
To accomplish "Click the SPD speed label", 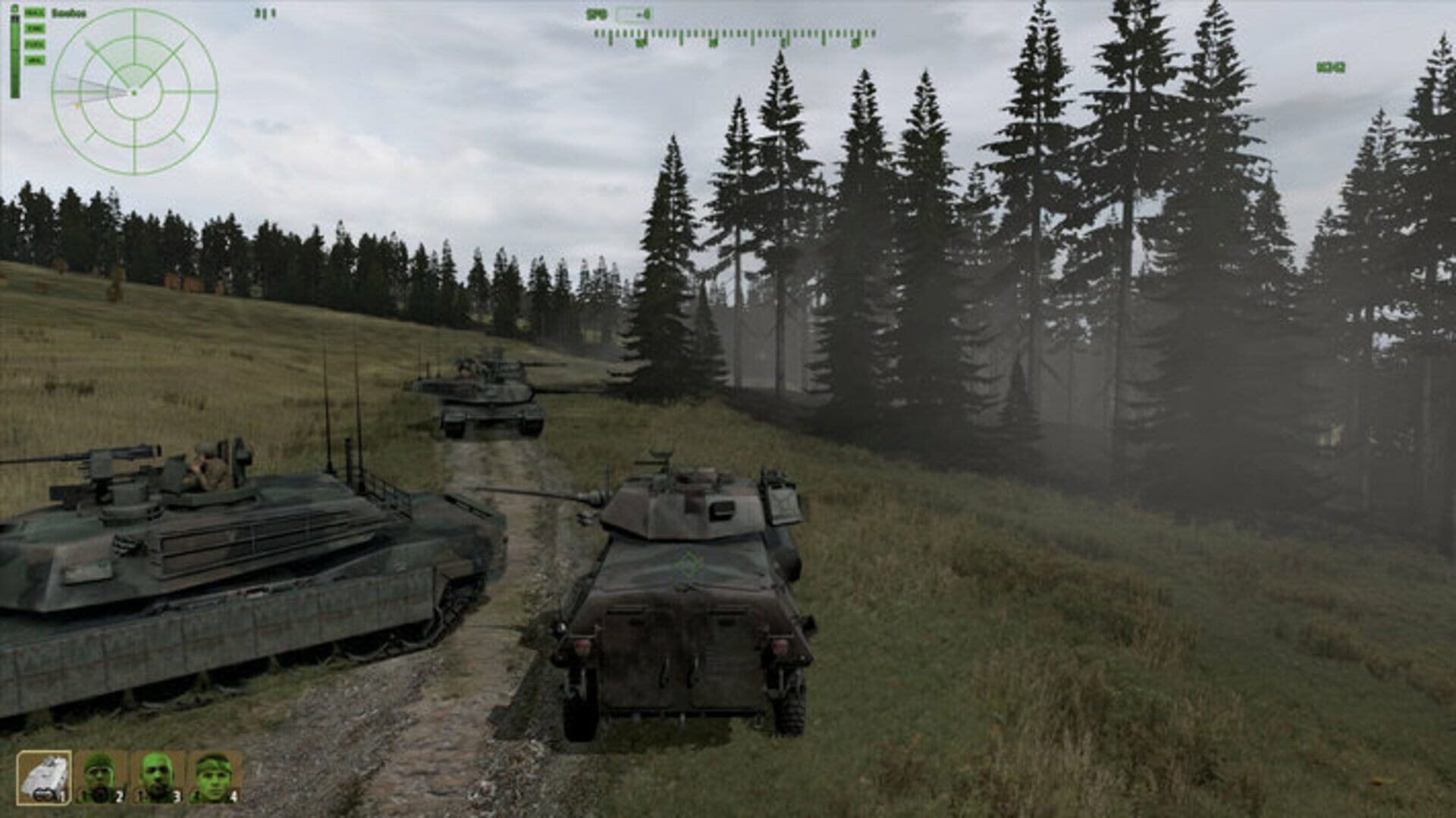I will (598, 12).
